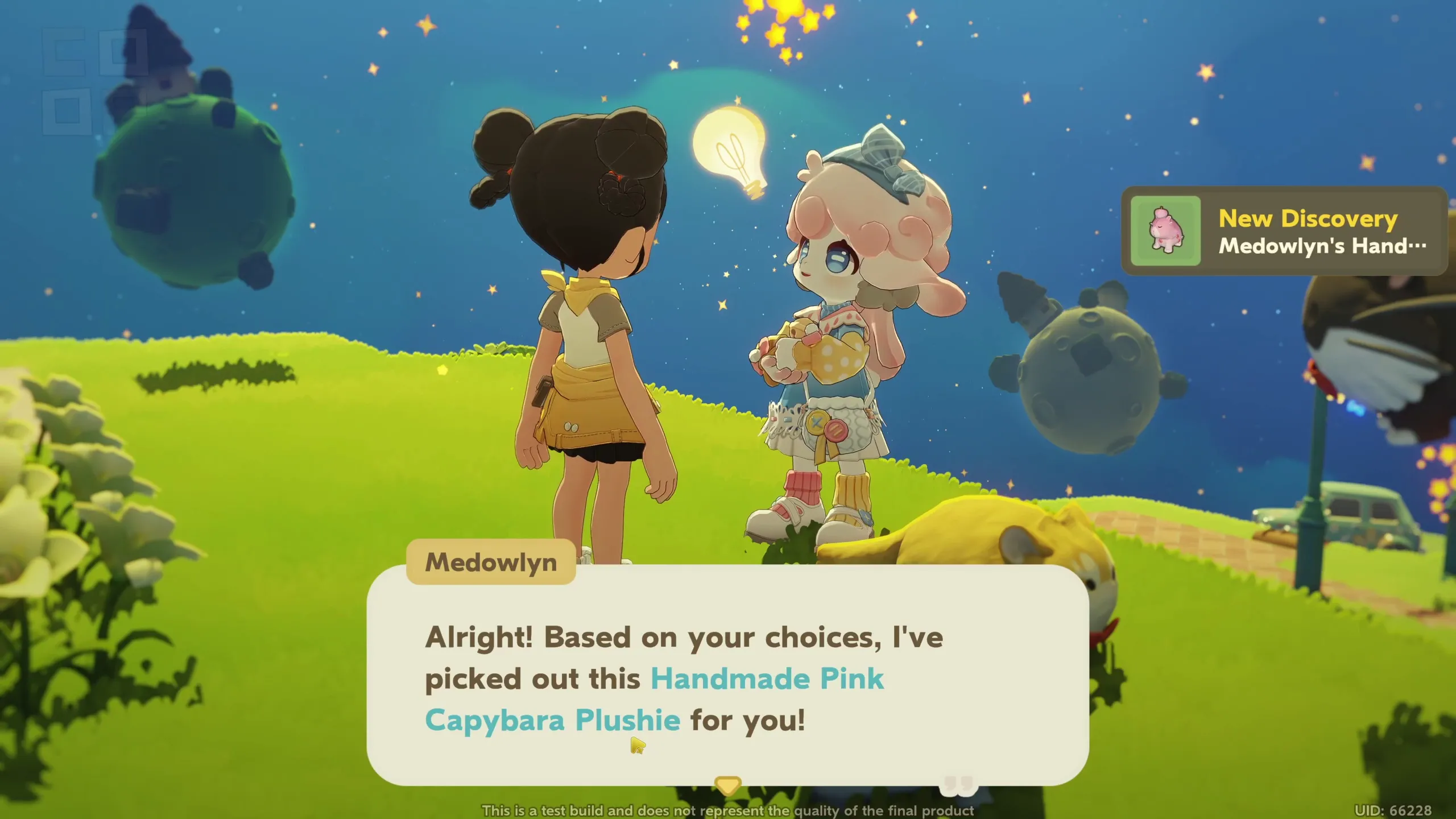Advance Medowlyn's dialogue text box

[x=727, y=677]
